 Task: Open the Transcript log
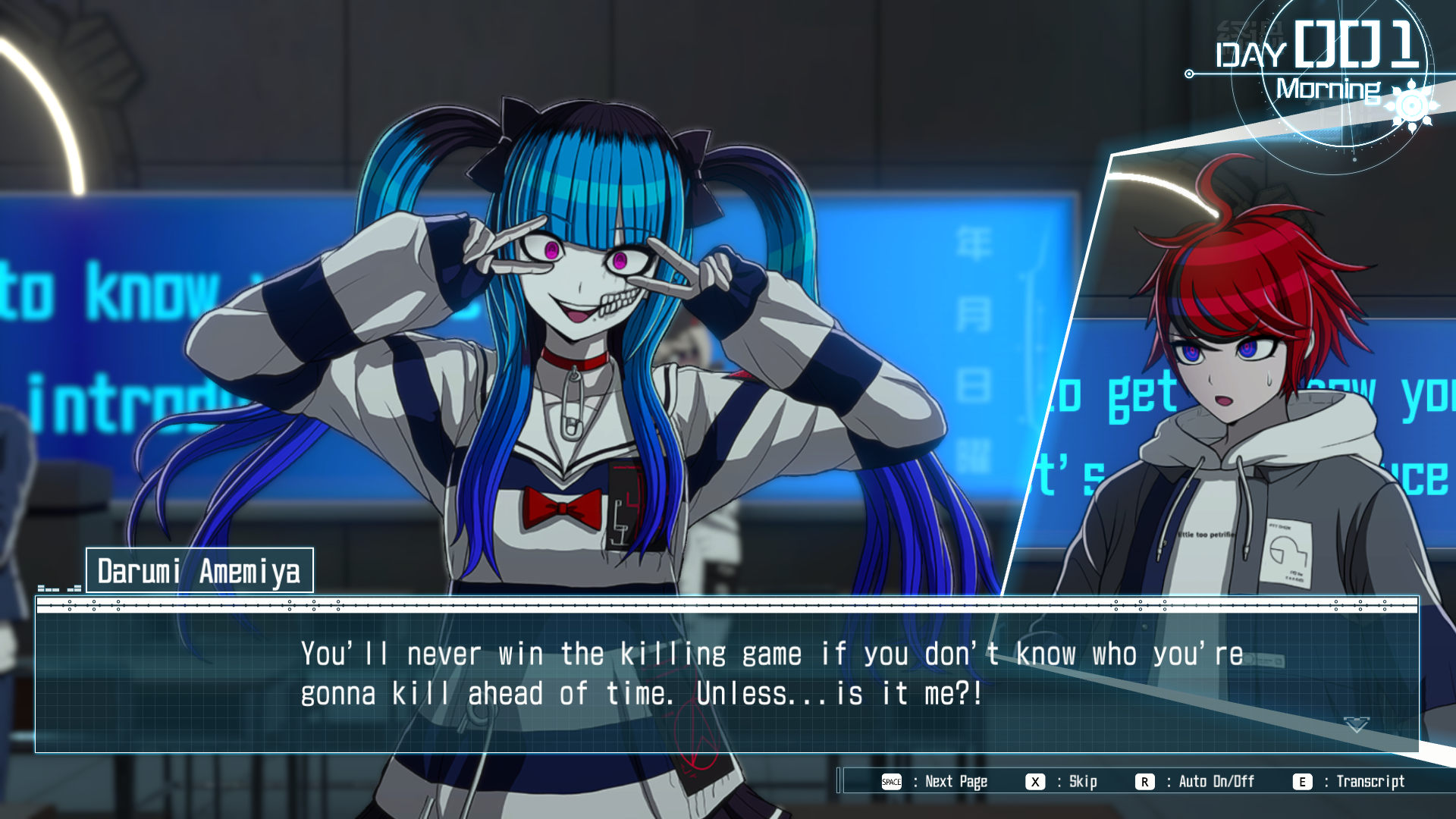point(1351,782)
